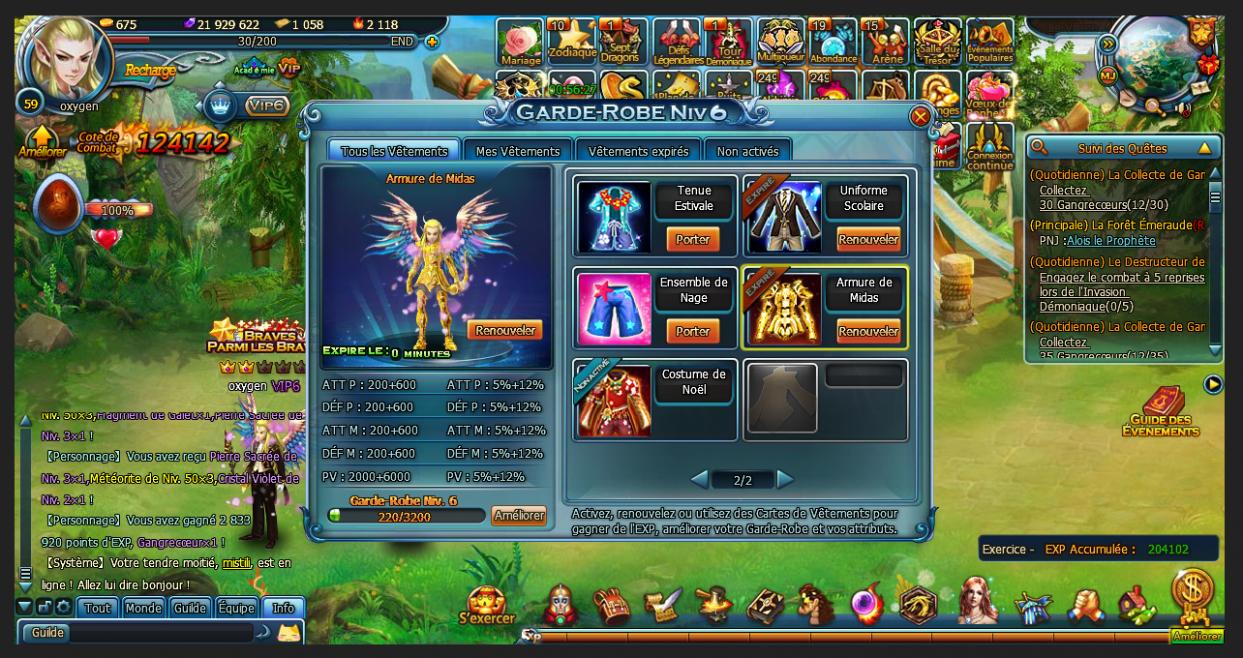
Task: Open the Arène icon
Action: [x=885, y=42]
